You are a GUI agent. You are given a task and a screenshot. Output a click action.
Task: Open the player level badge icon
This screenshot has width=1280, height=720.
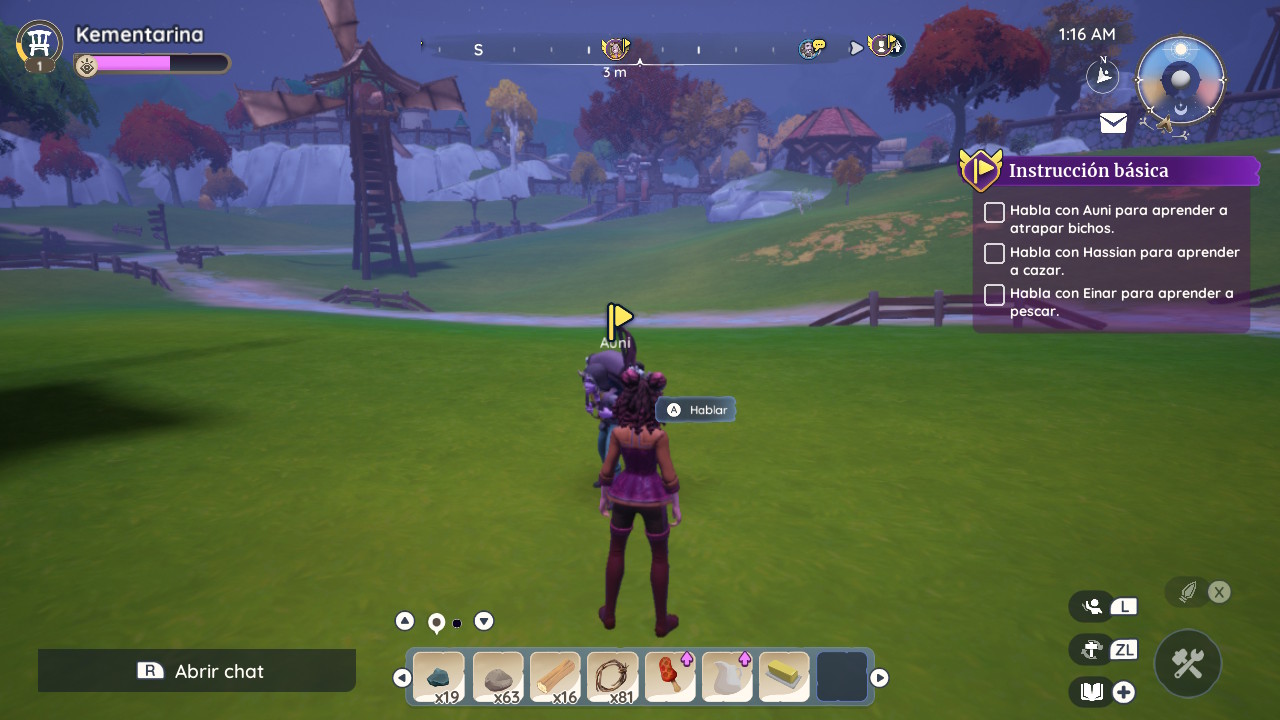(x=40, y=45)
